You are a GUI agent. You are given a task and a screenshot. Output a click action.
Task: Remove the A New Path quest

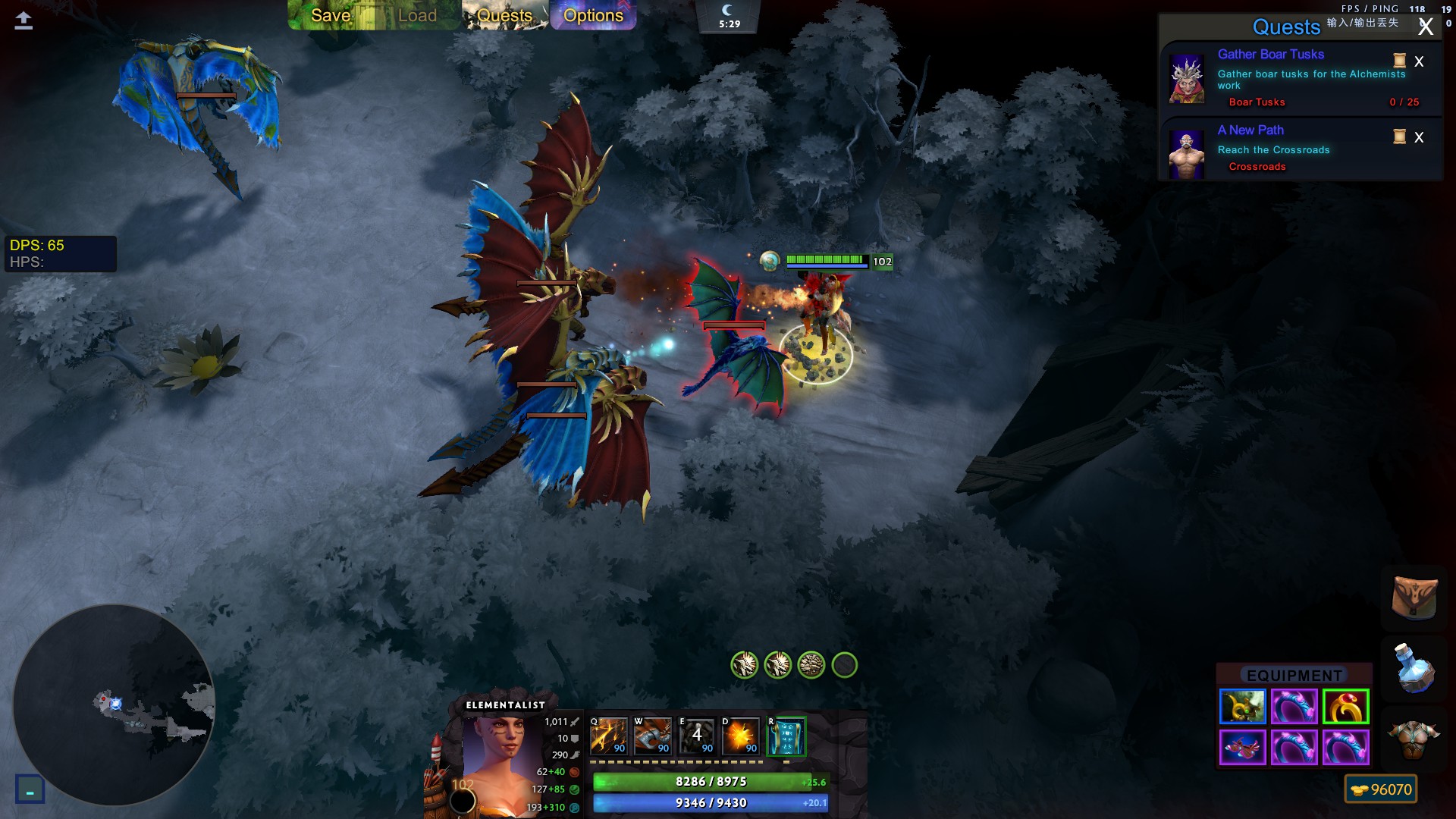(x=1419, y=137)
